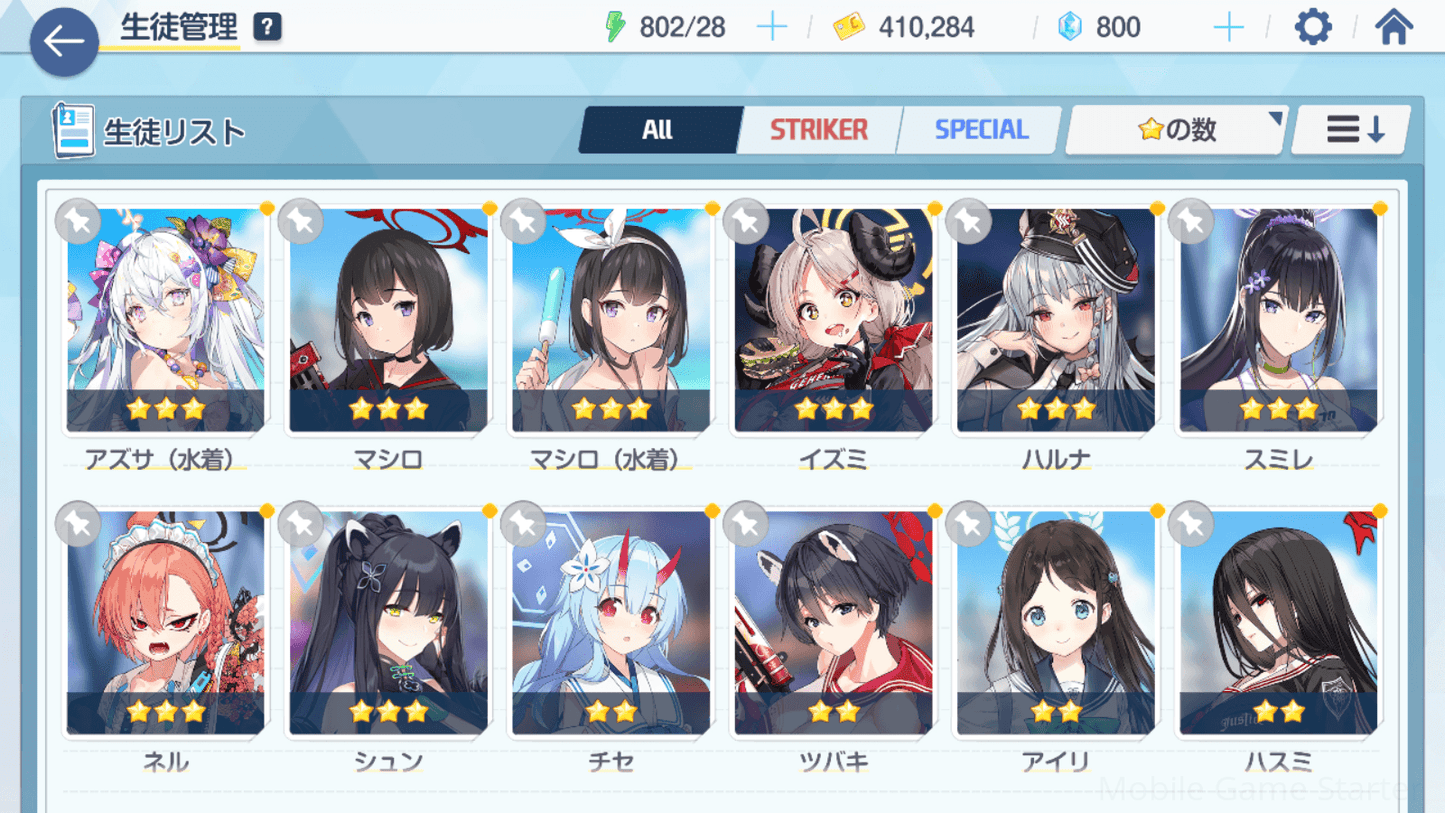Pick the スミレ student card
Screen dimensions: 1445x813
1278,321
